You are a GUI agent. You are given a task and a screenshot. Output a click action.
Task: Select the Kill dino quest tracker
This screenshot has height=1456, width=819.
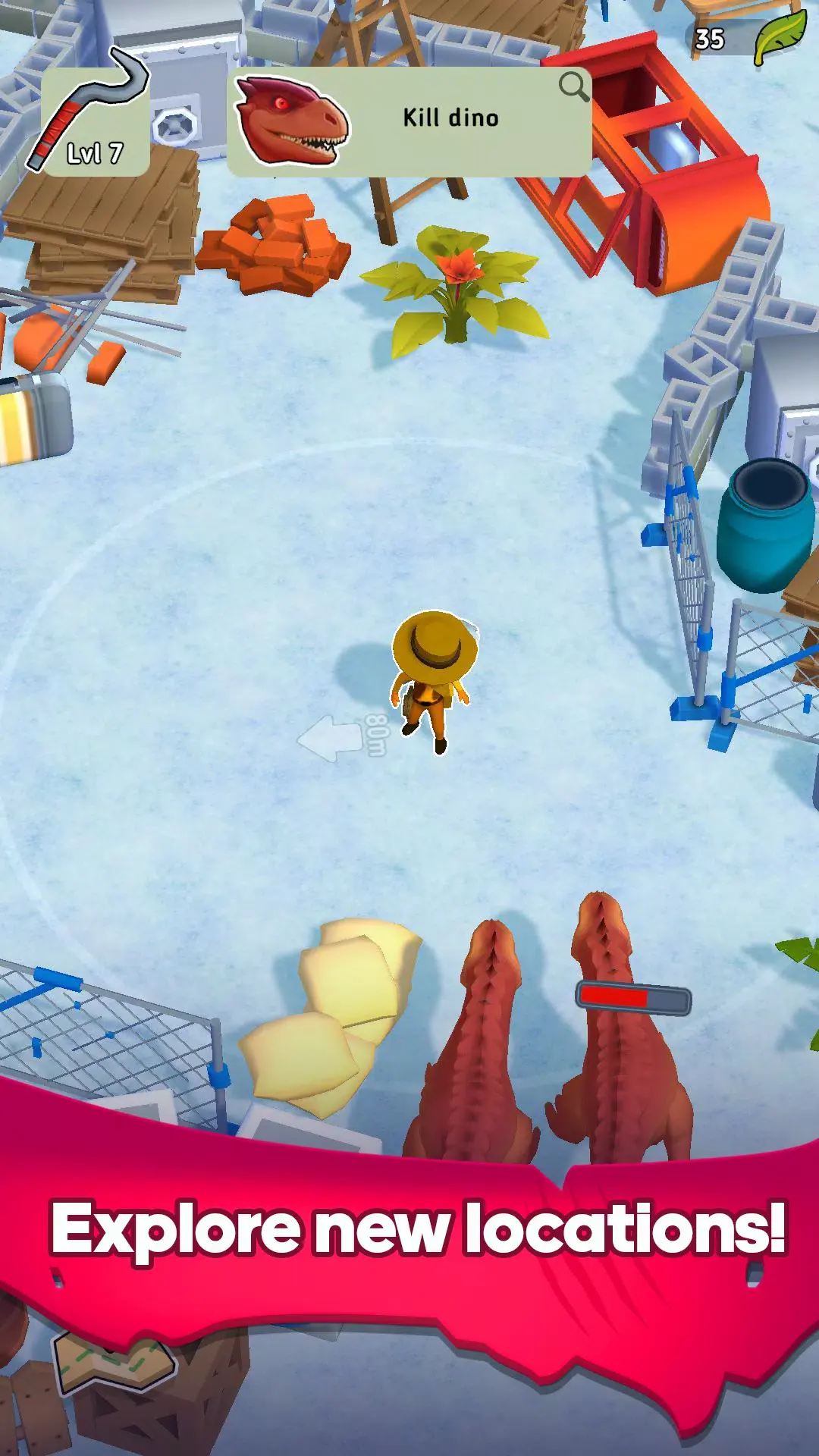point(409,121)
